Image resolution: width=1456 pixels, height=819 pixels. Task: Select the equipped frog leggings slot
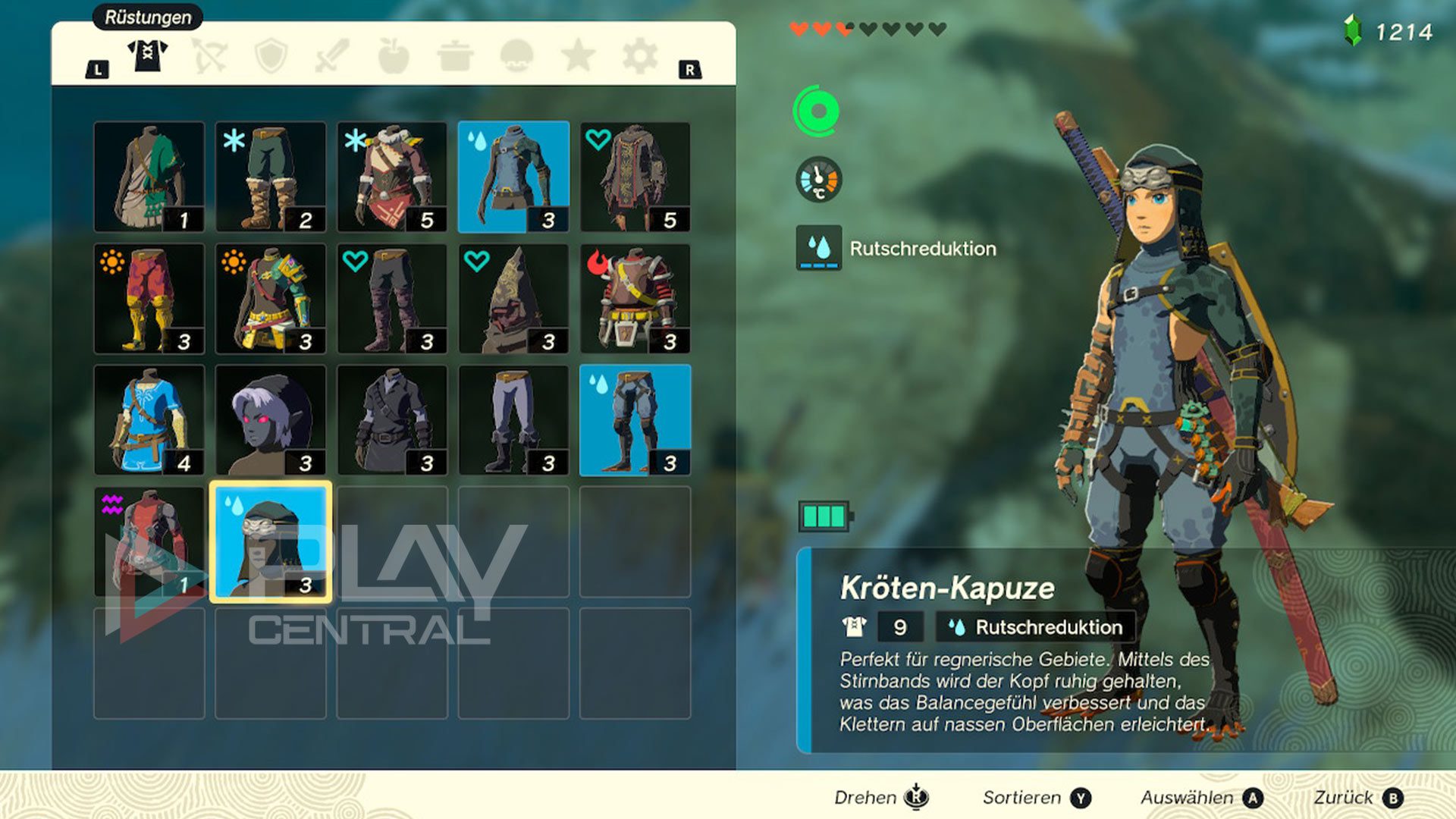pyautogui.click(x=635, y=420)
